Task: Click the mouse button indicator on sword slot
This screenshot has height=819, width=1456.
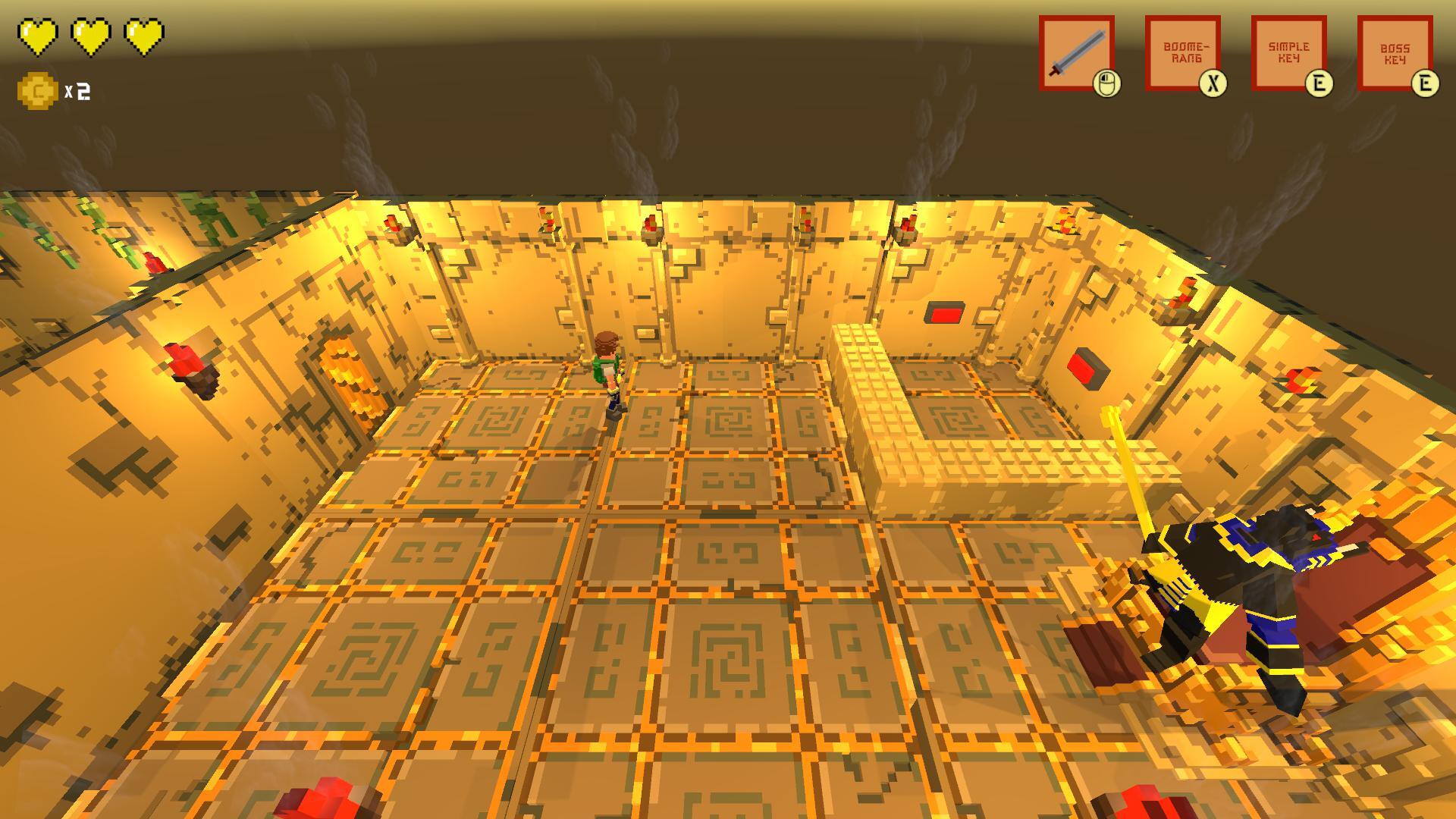Action: click(x=1106, y=80)
